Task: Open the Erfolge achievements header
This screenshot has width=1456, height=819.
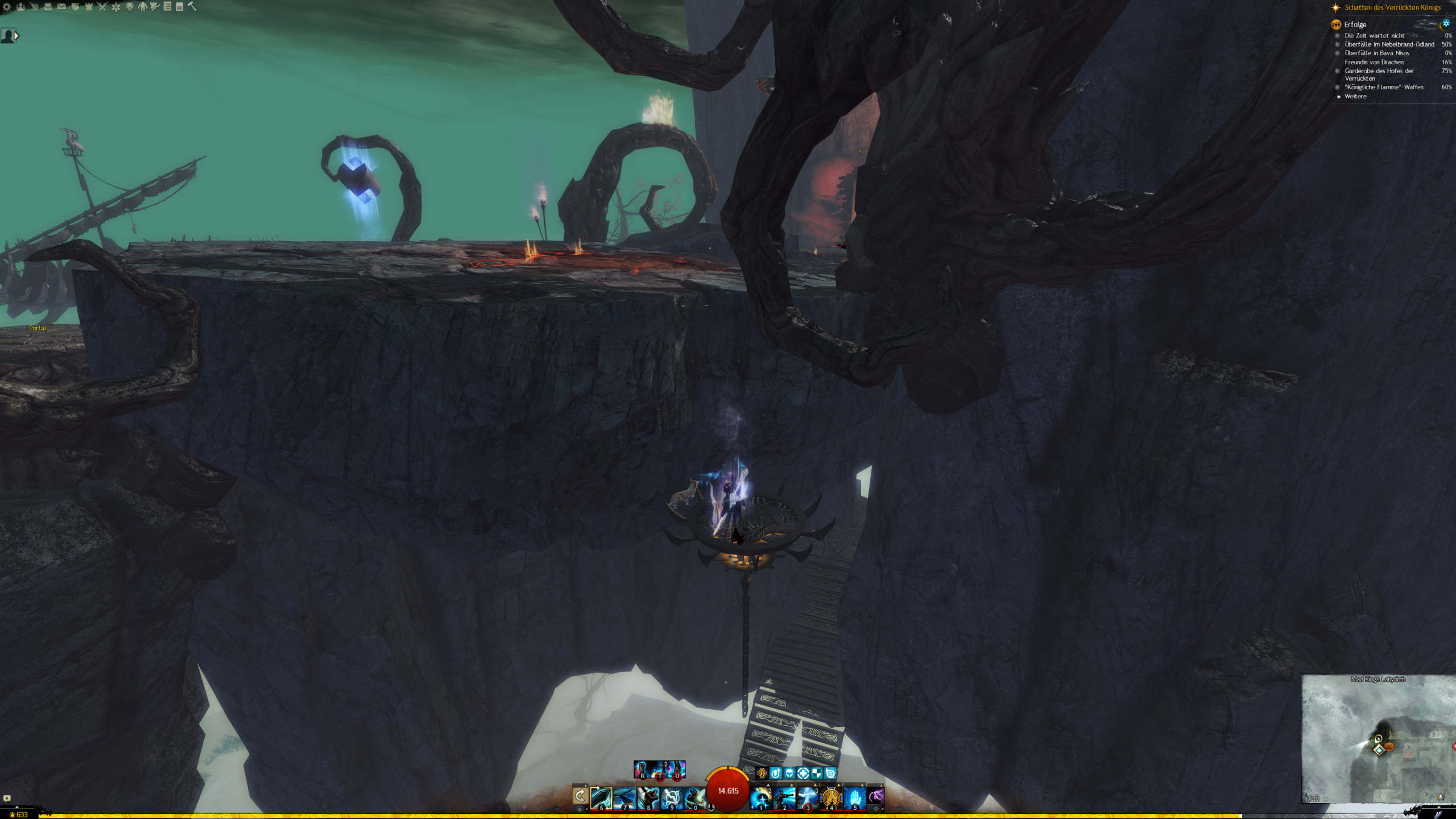Action: (x=1355, y=24)
